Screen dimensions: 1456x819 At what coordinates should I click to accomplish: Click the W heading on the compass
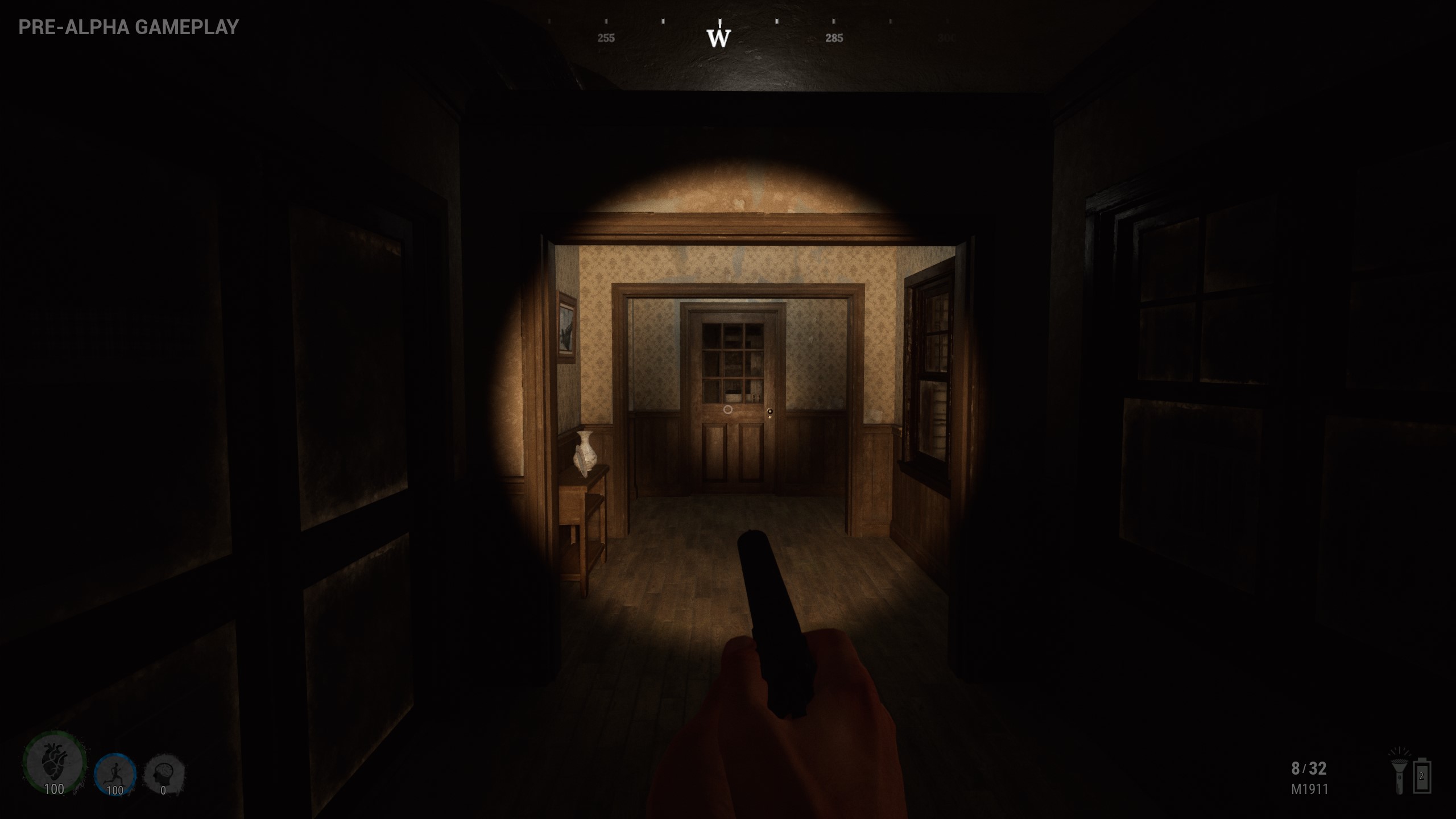(x=718, y=38)
